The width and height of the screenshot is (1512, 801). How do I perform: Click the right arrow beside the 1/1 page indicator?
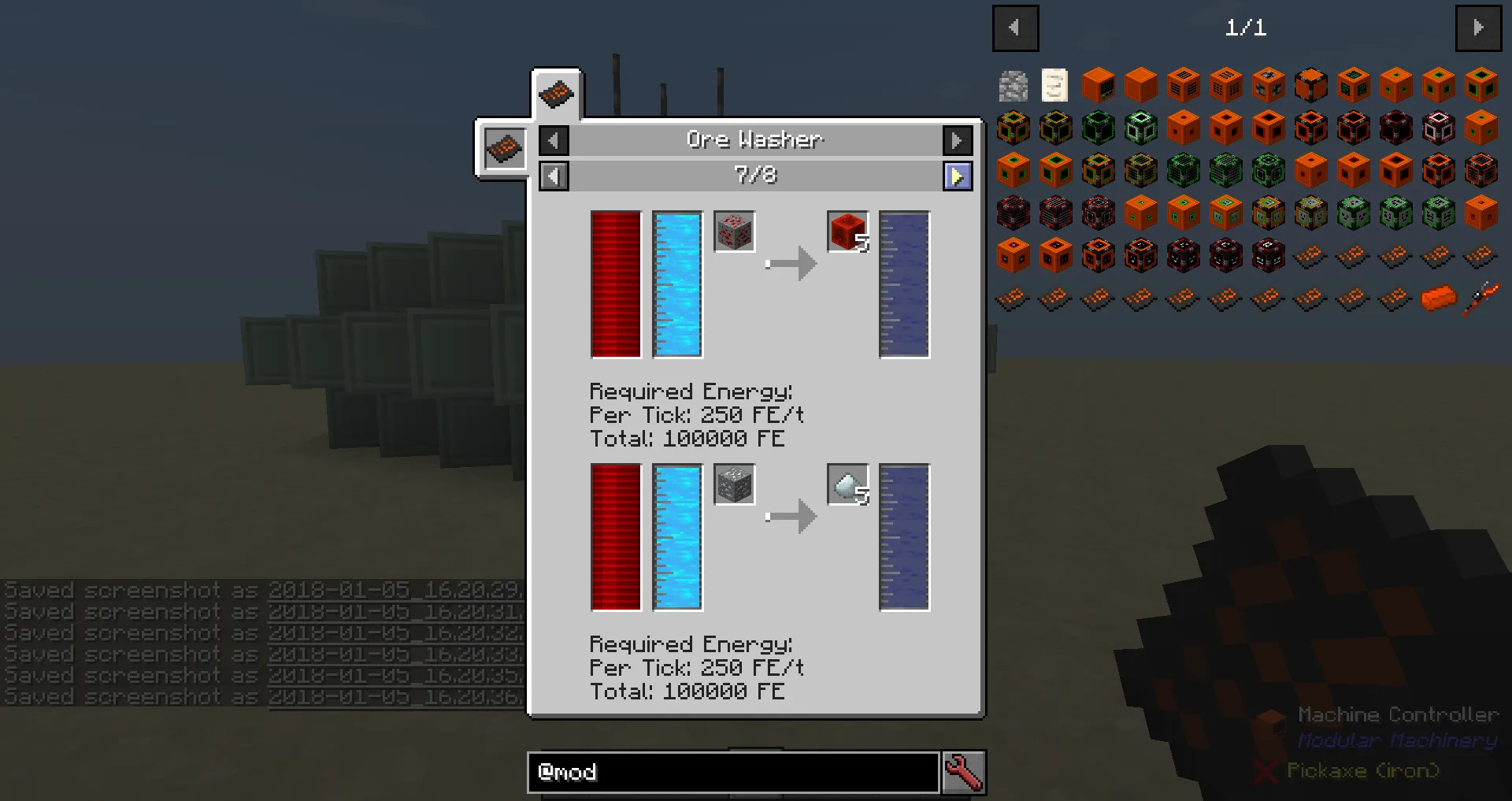coord(1479,28)
